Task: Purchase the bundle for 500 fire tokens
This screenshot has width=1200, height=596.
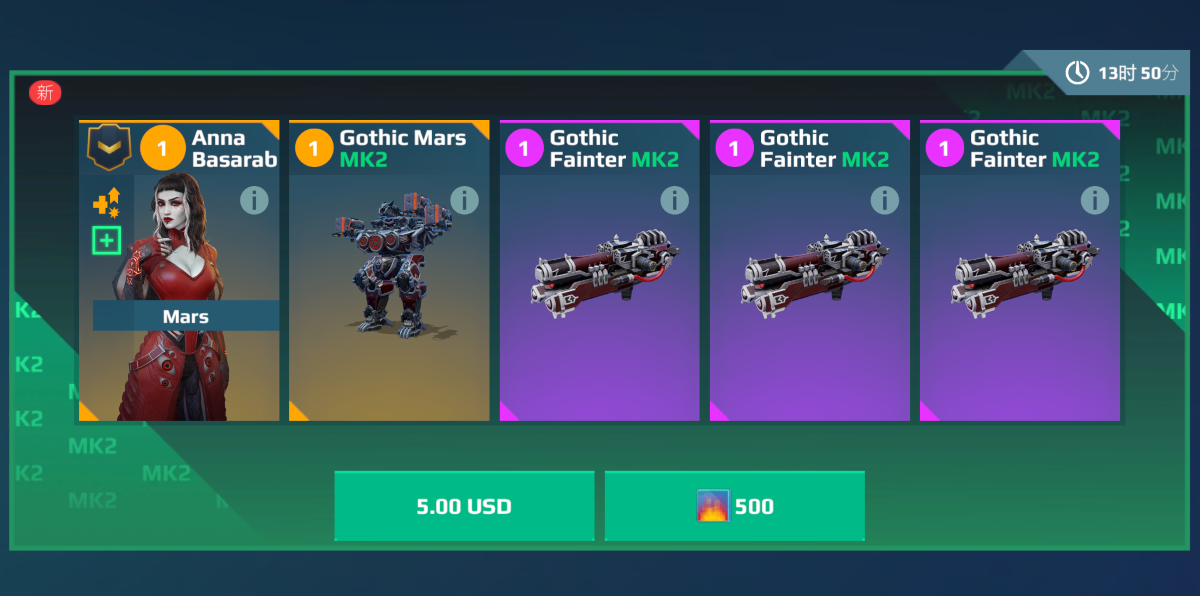Action: pyautogui.click(x=734, y=506)
